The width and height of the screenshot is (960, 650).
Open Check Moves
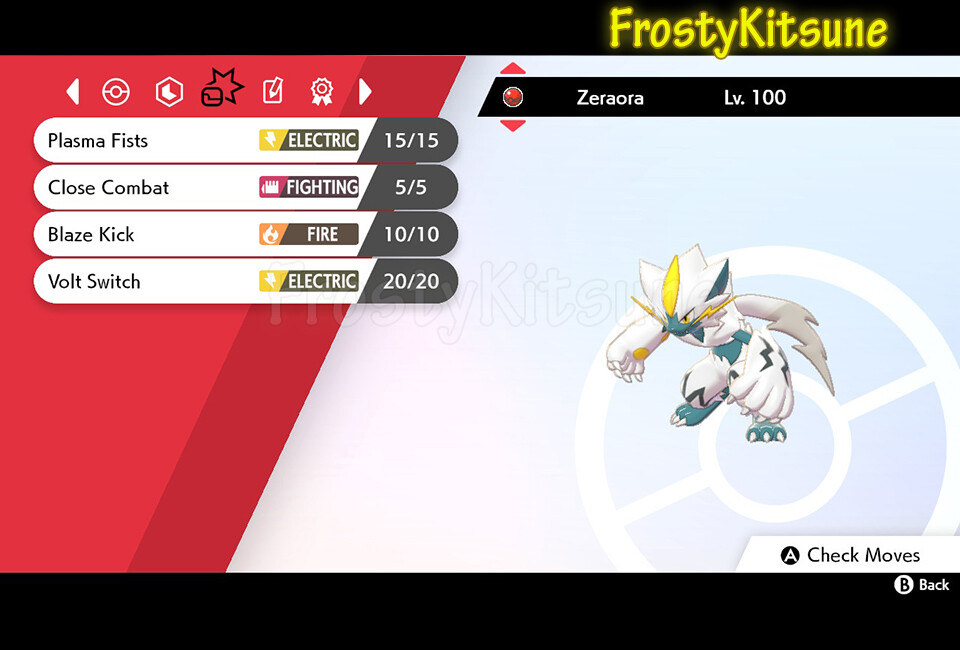(850, 555)
